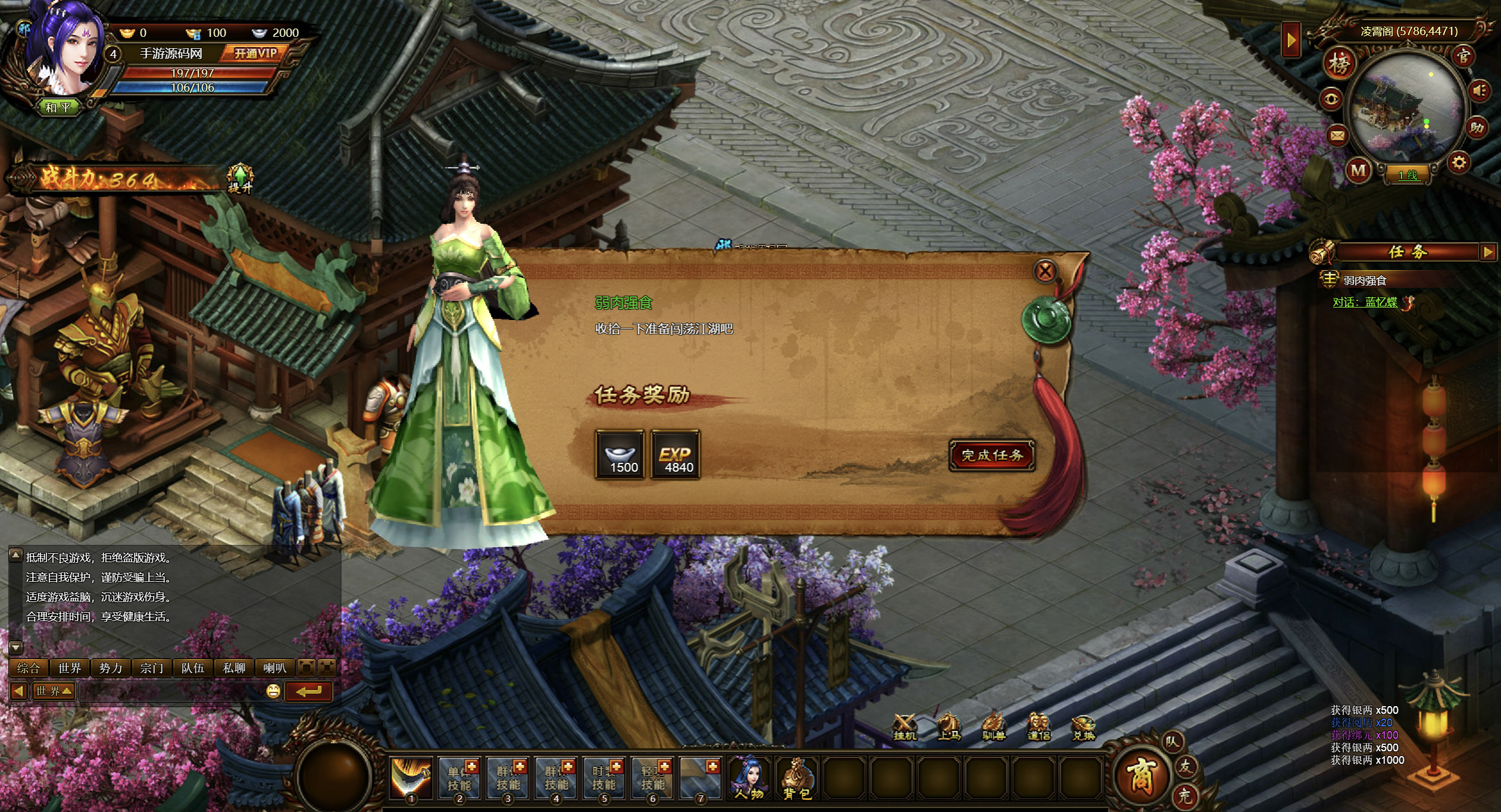The width and height of the screenshot is (1501, 812).
Task: Switch to the 宗门 chat tab
Action: (152, 668)
